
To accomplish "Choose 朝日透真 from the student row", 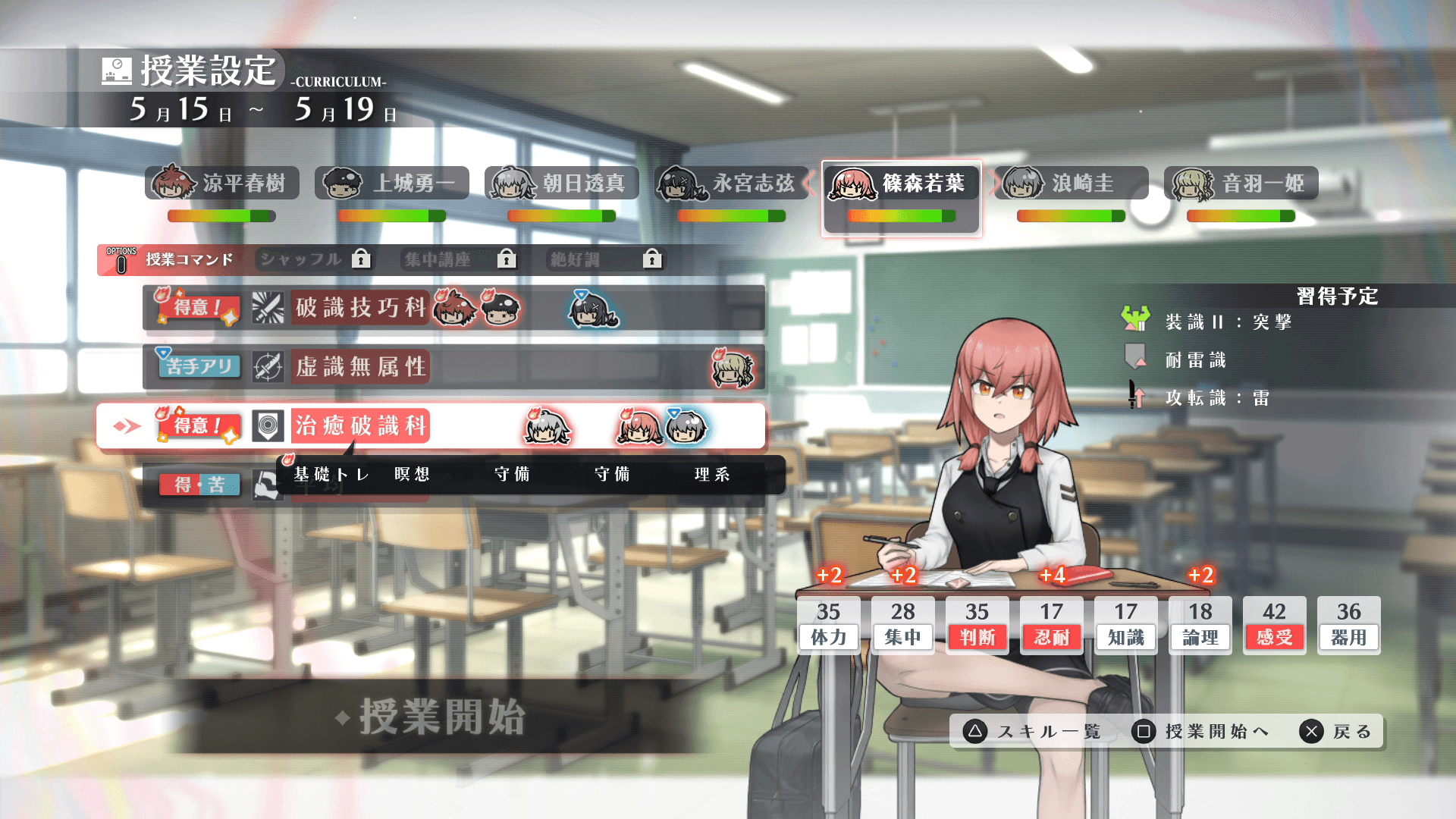I will pyautogui.click(x=562, y=184).
